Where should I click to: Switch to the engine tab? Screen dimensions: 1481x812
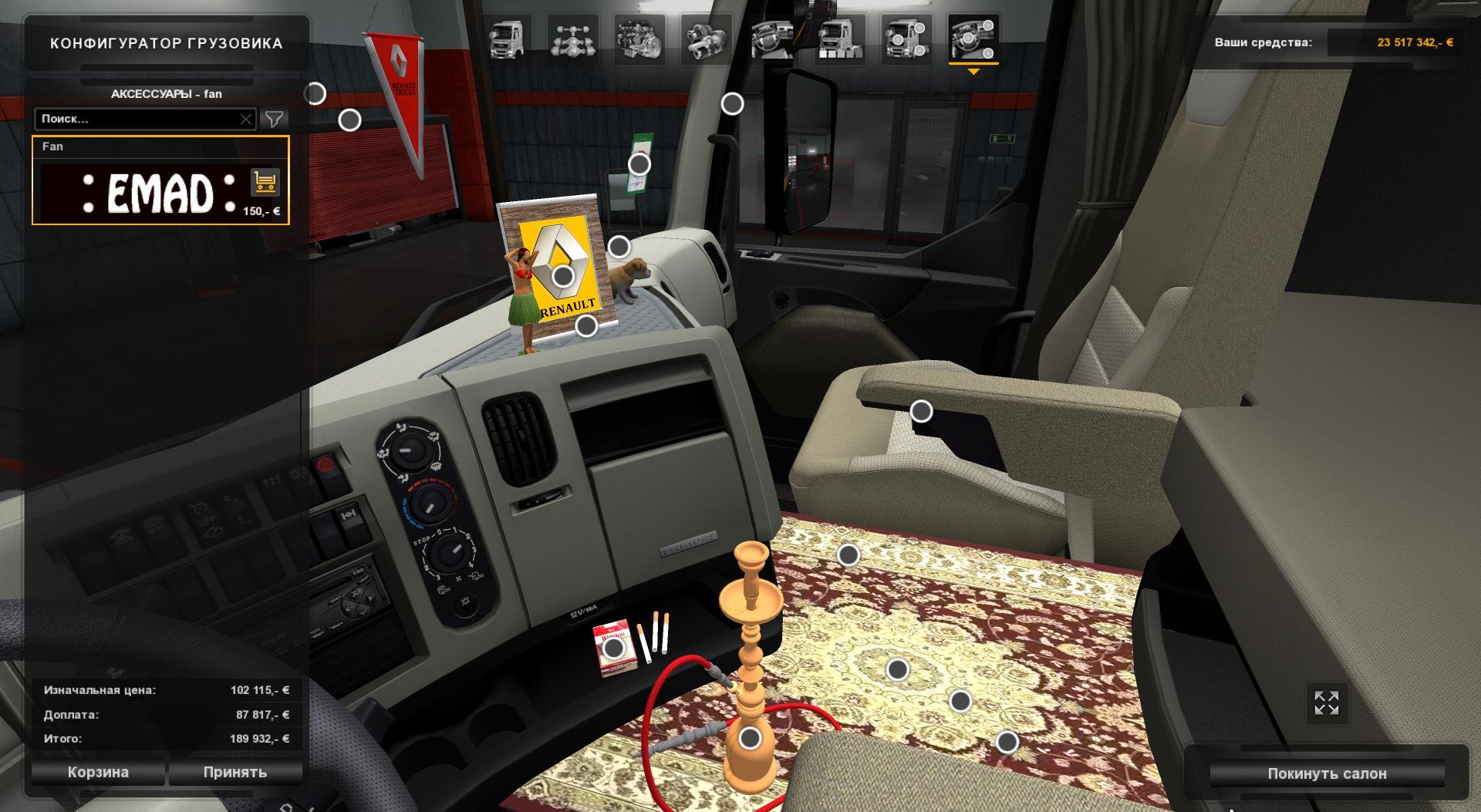click(x=639, y=39)
